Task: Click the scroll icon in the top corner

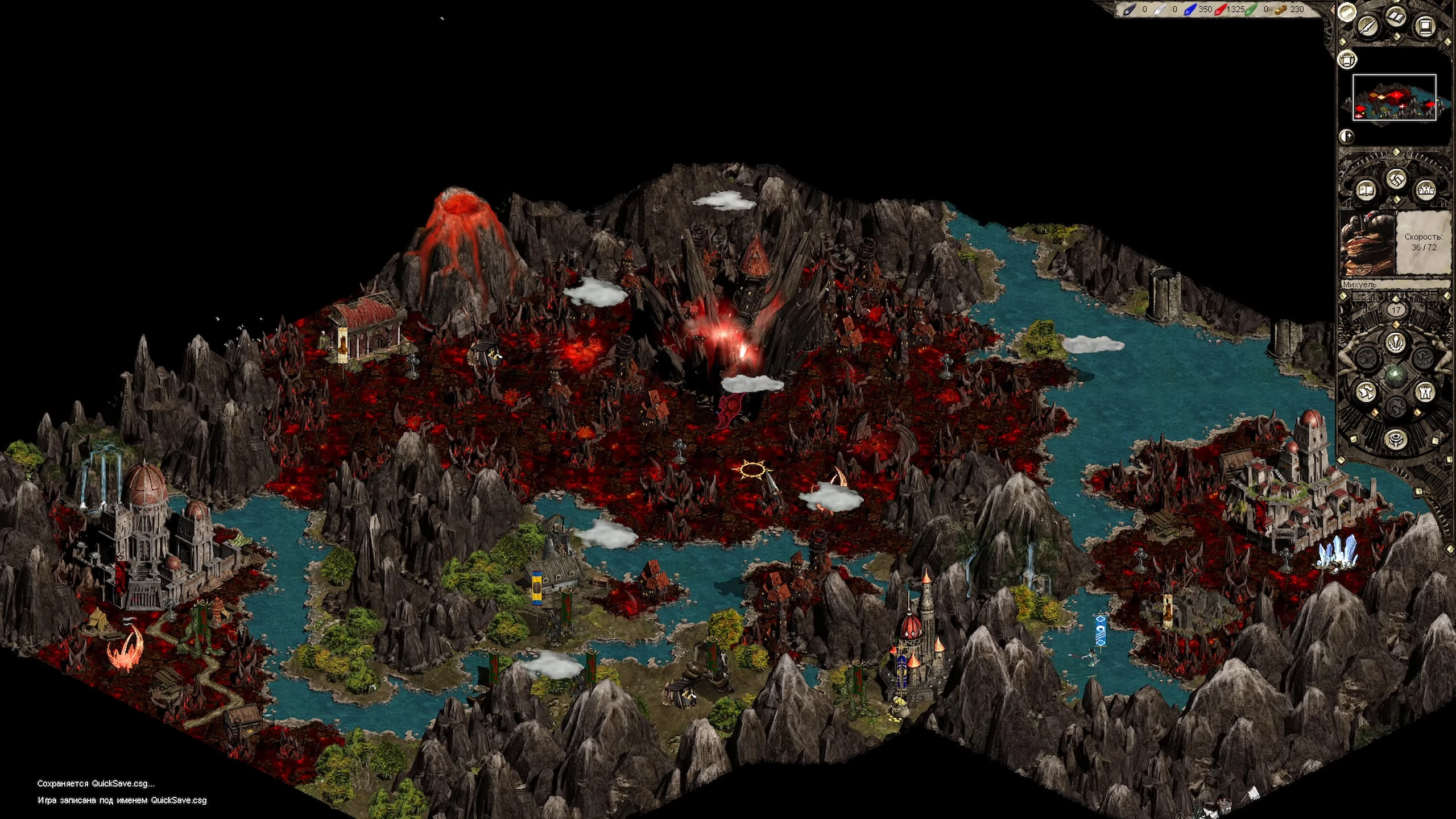Action: pos(1346,13)
